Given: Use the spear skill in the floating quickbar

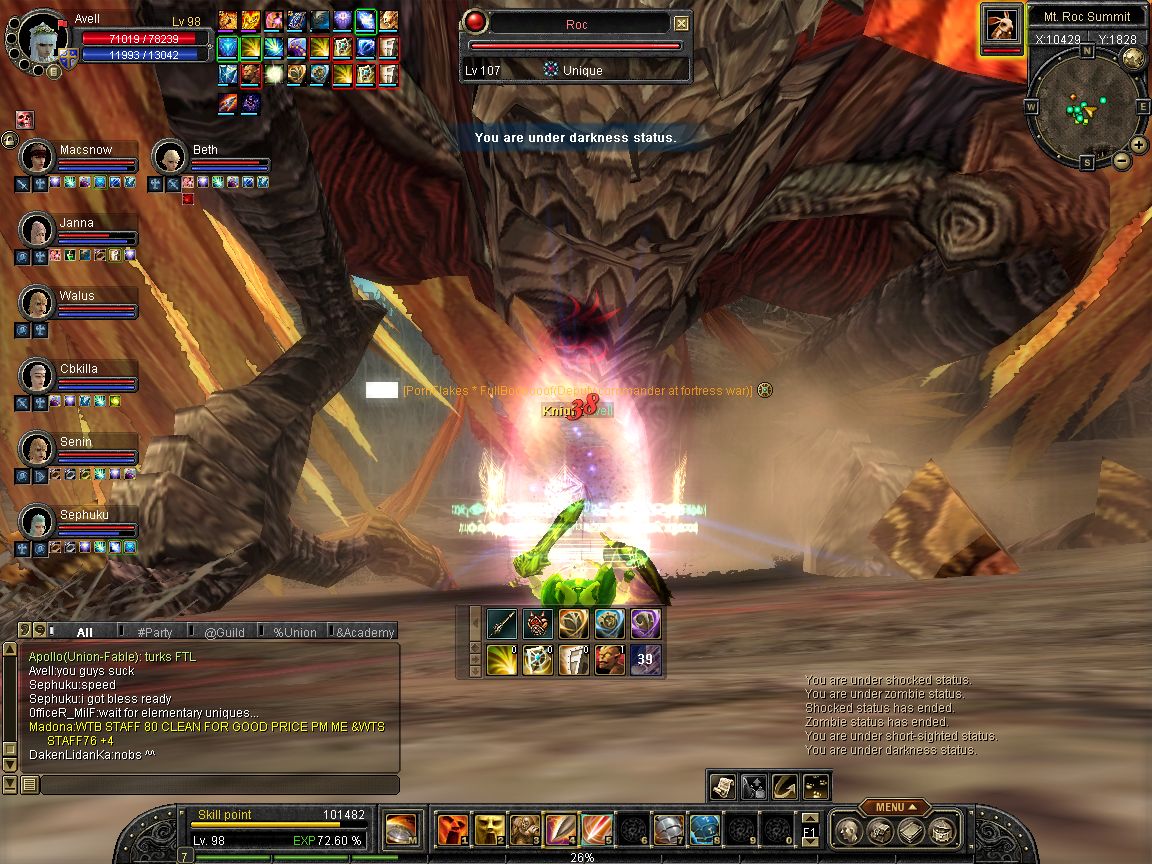Looking at the screenshot, I should [x=502, y=624].
